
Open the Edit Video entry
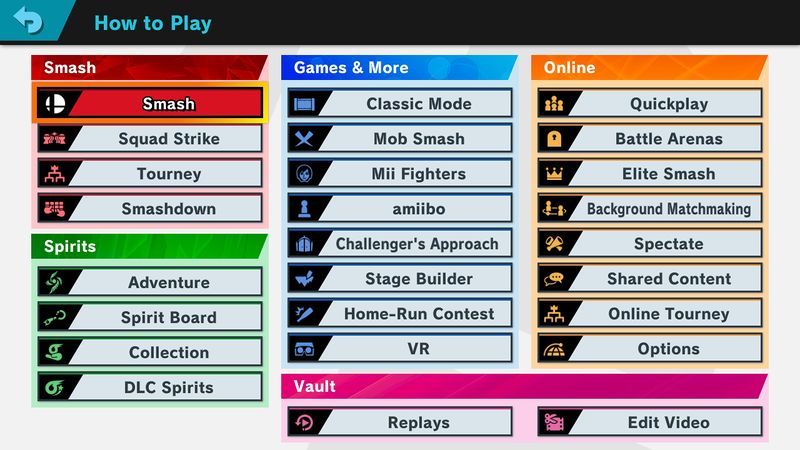click(650, 423)
